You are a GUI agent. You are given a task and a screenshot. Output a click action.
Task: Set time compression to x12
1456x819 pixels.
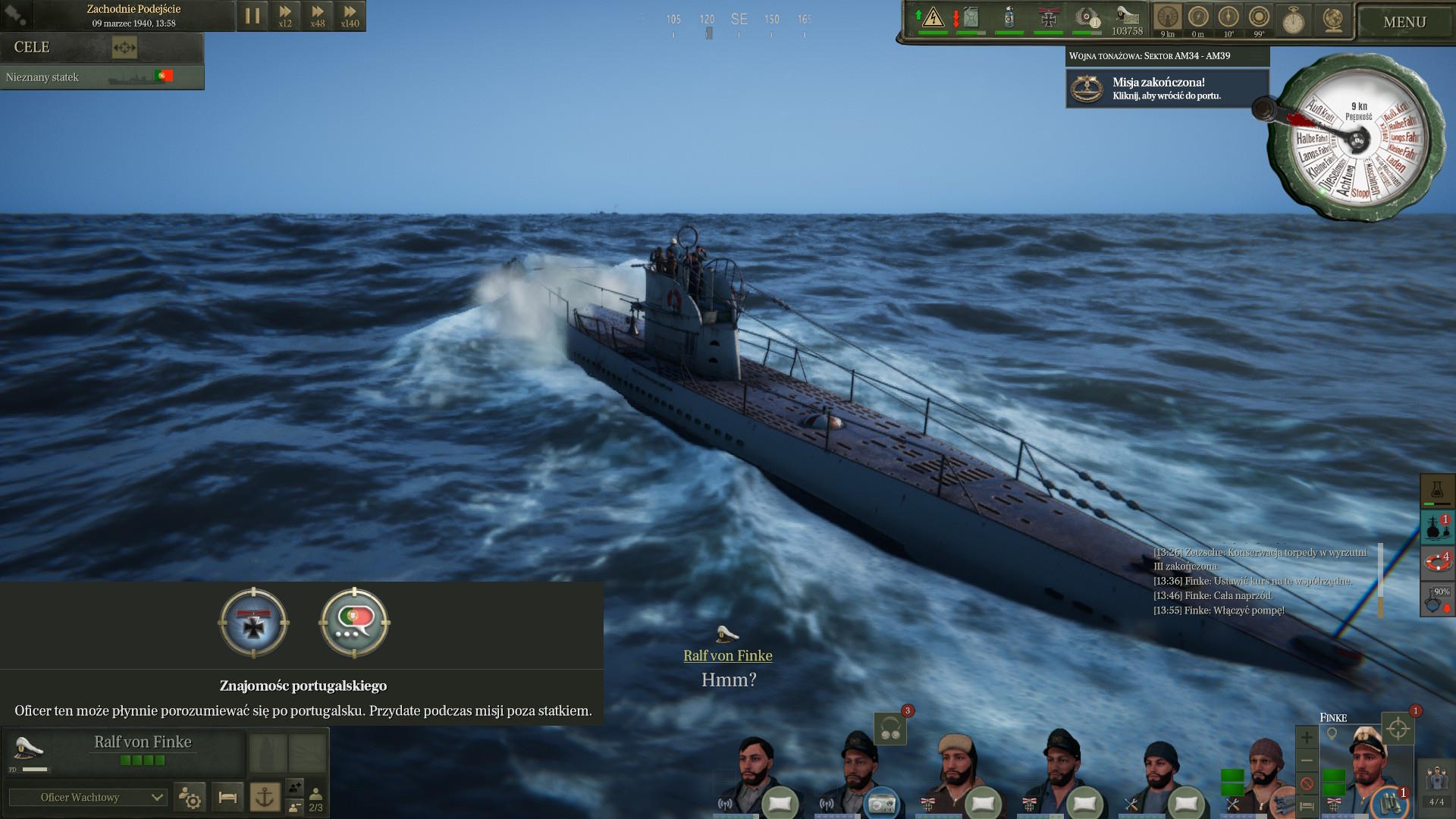[285, 16]
